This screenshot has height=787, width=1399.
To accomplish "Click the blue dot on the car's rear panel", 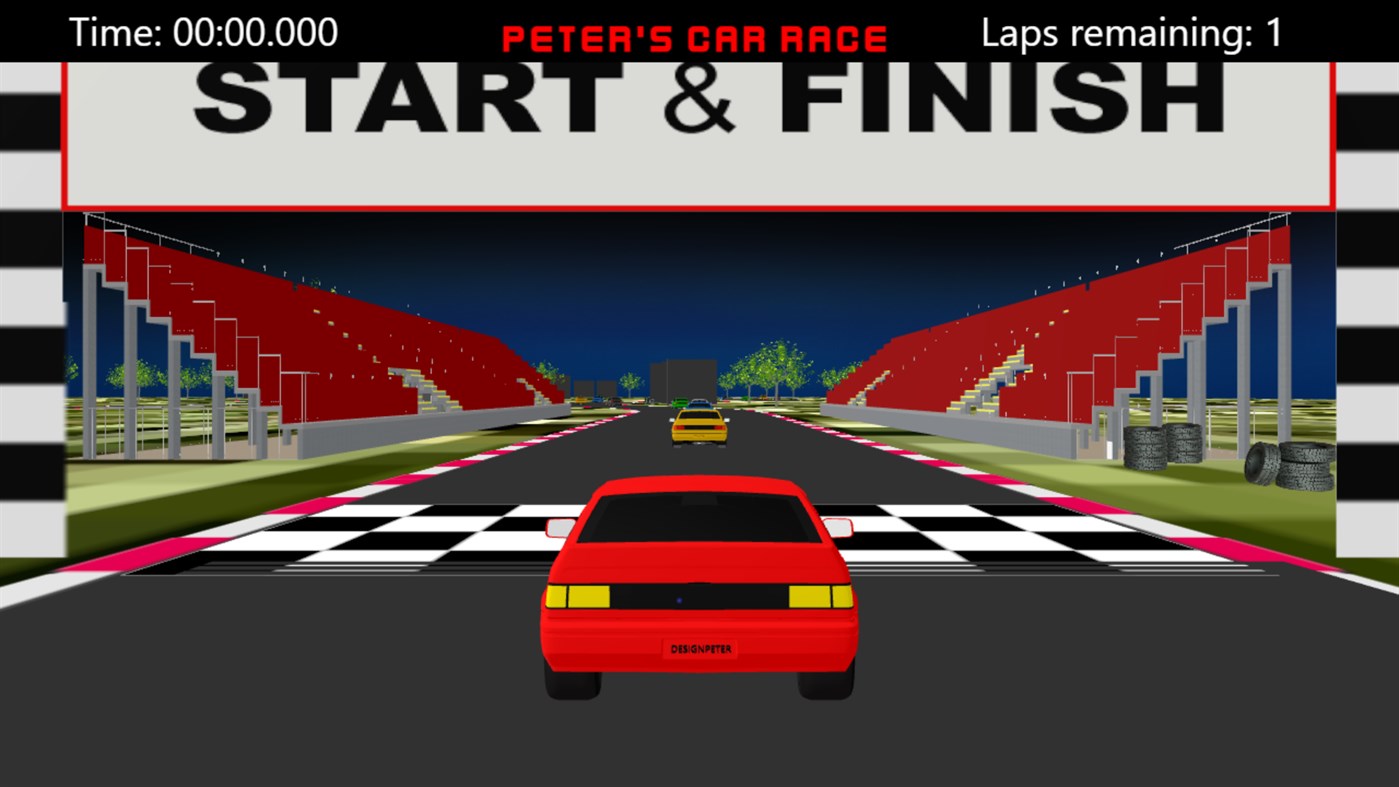I will coord(679,601).
